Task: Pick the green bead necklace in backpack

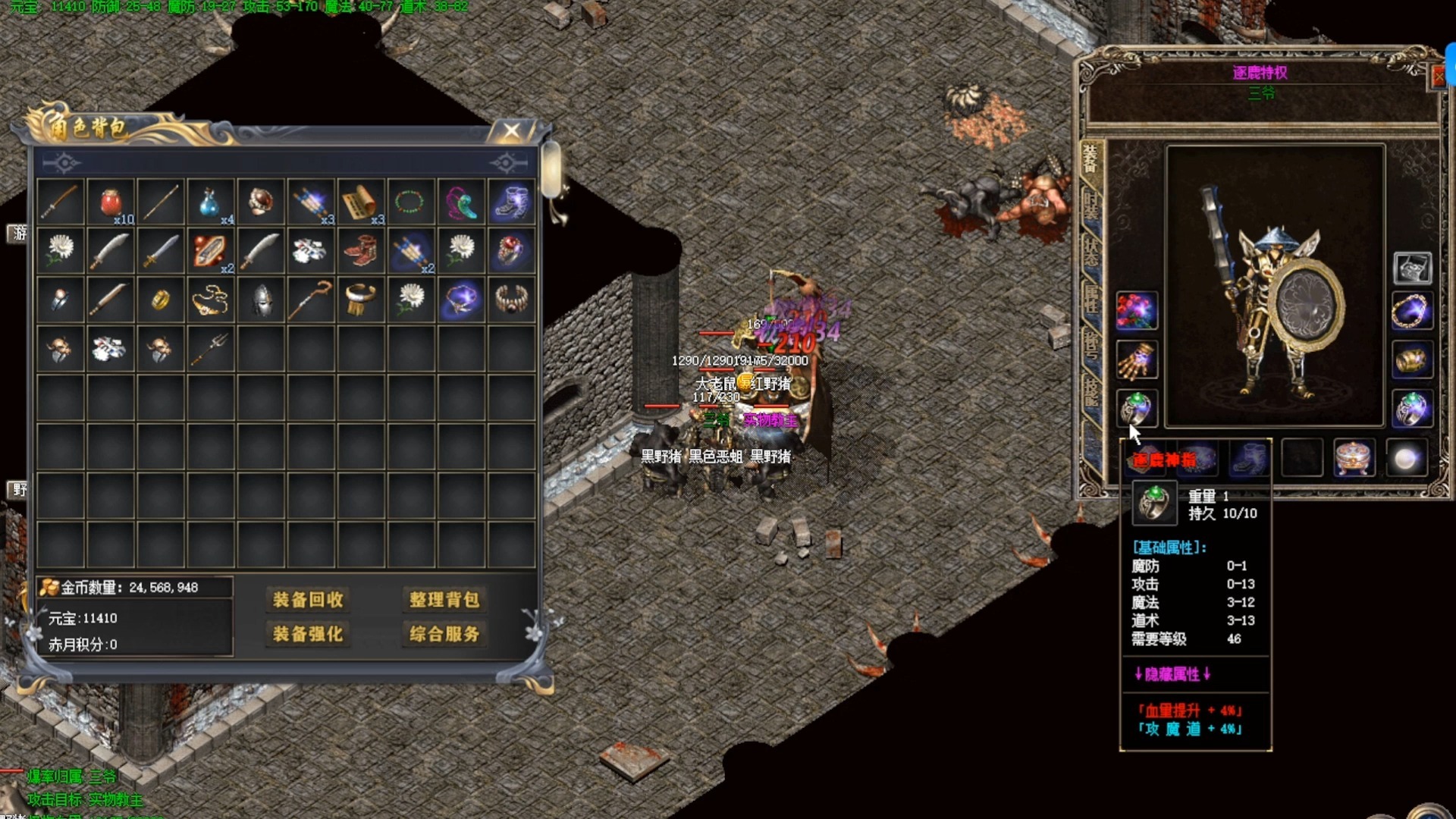Action: click(x=410, y=202)
